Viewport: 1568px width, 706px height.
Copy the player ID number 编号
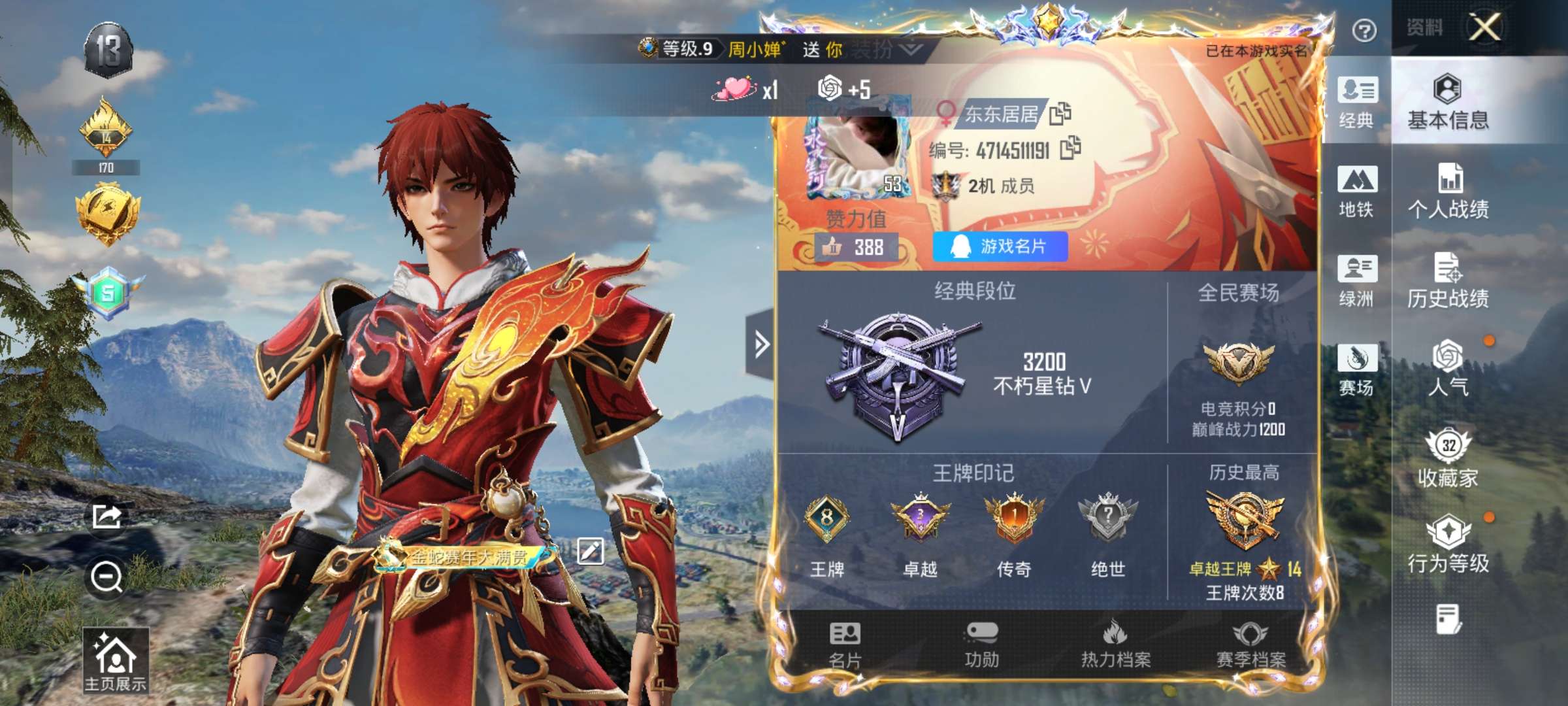(x=1070, y=148)
